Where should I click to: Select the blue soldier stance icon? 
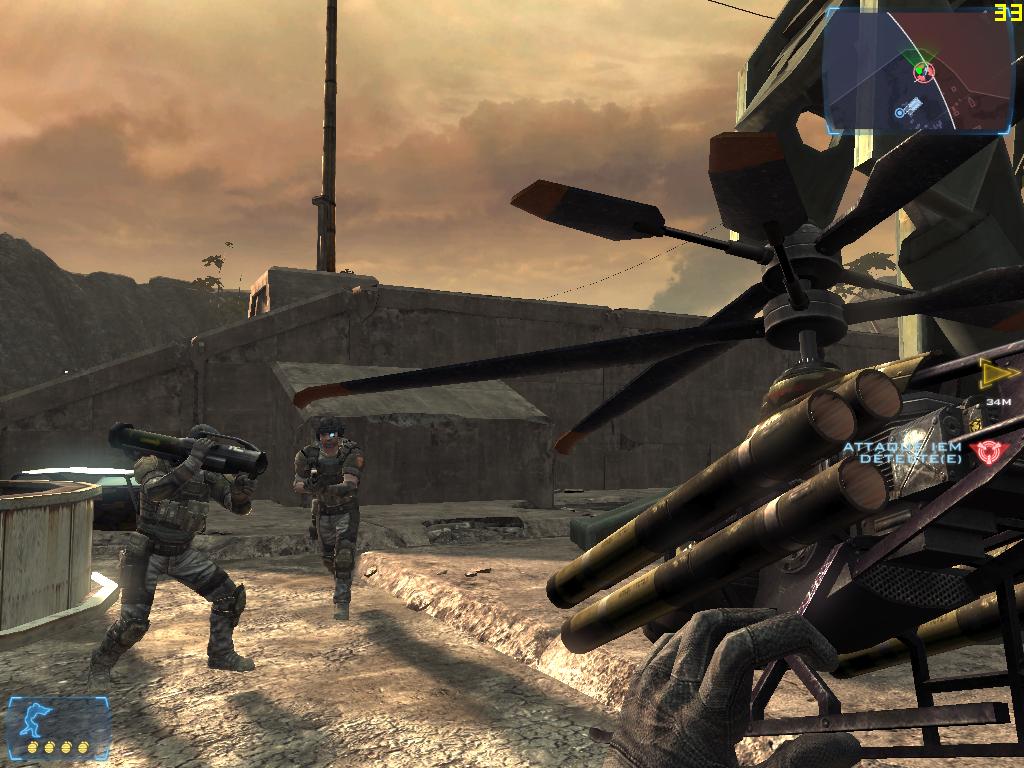(x=41, y=719)
